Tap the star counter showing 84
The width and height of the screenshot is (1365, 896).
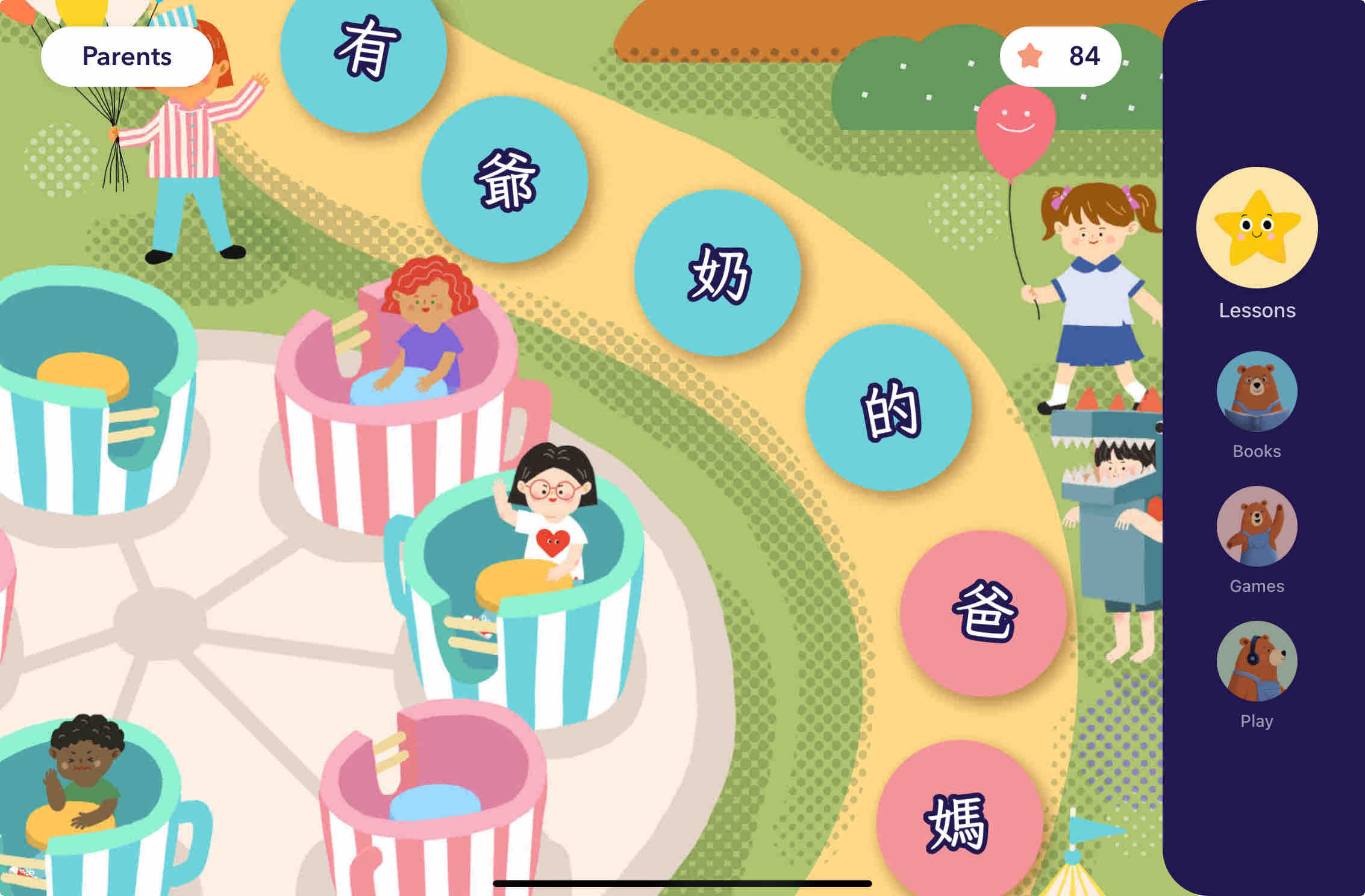point(1063,56)
